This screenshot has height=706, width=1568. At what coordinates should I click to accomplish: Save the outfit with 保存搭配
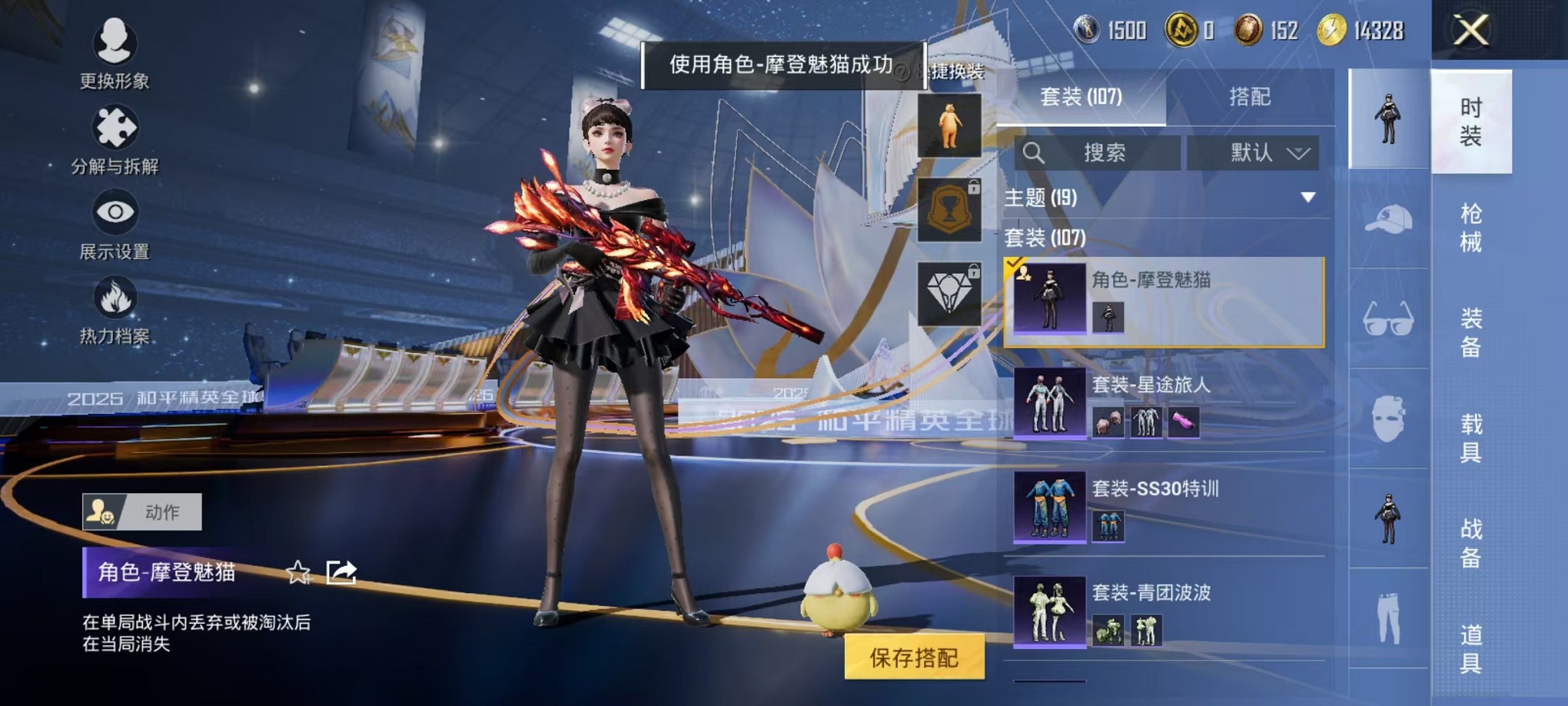[914, 658]
